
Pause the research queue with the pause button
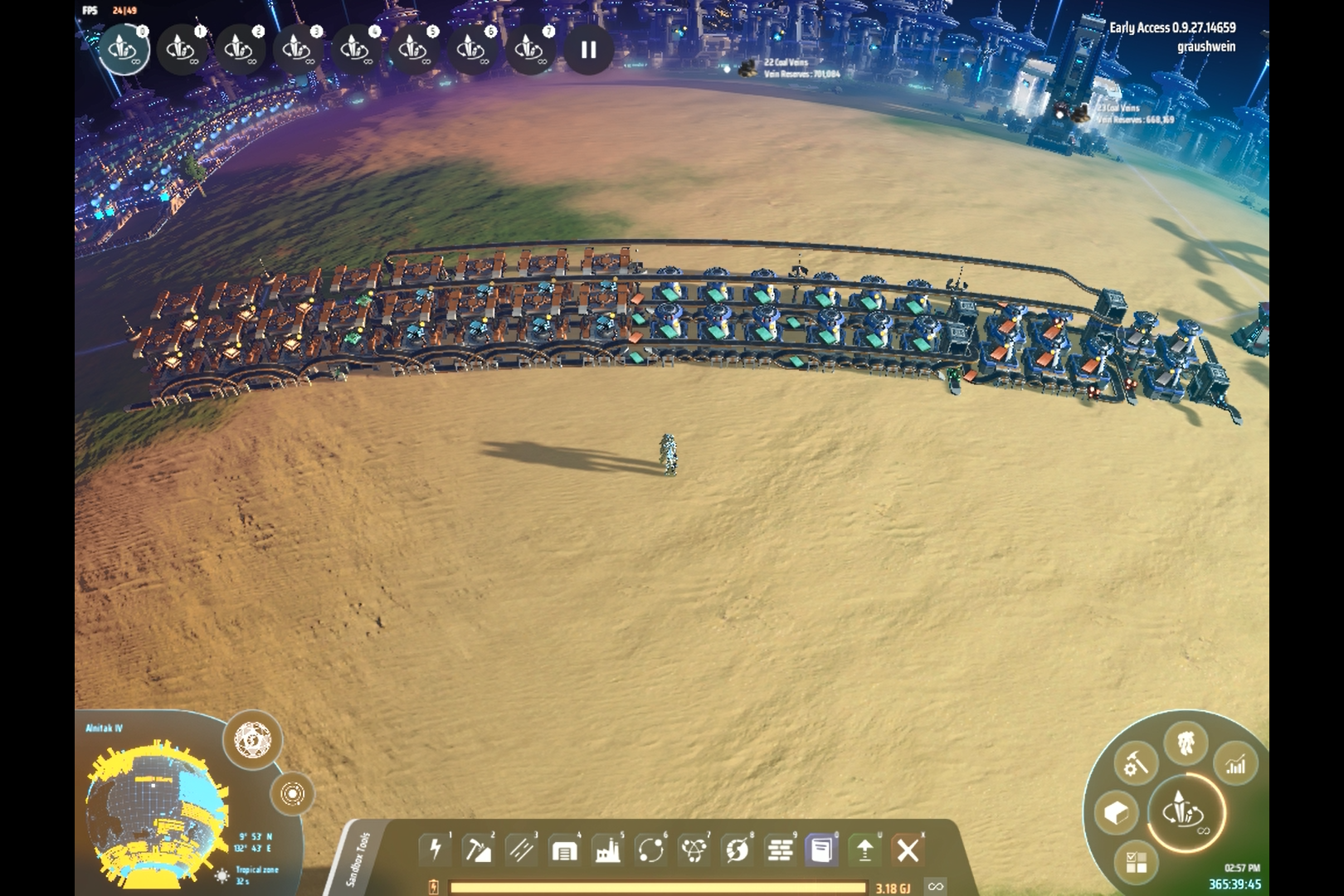(x=588, y=50)
